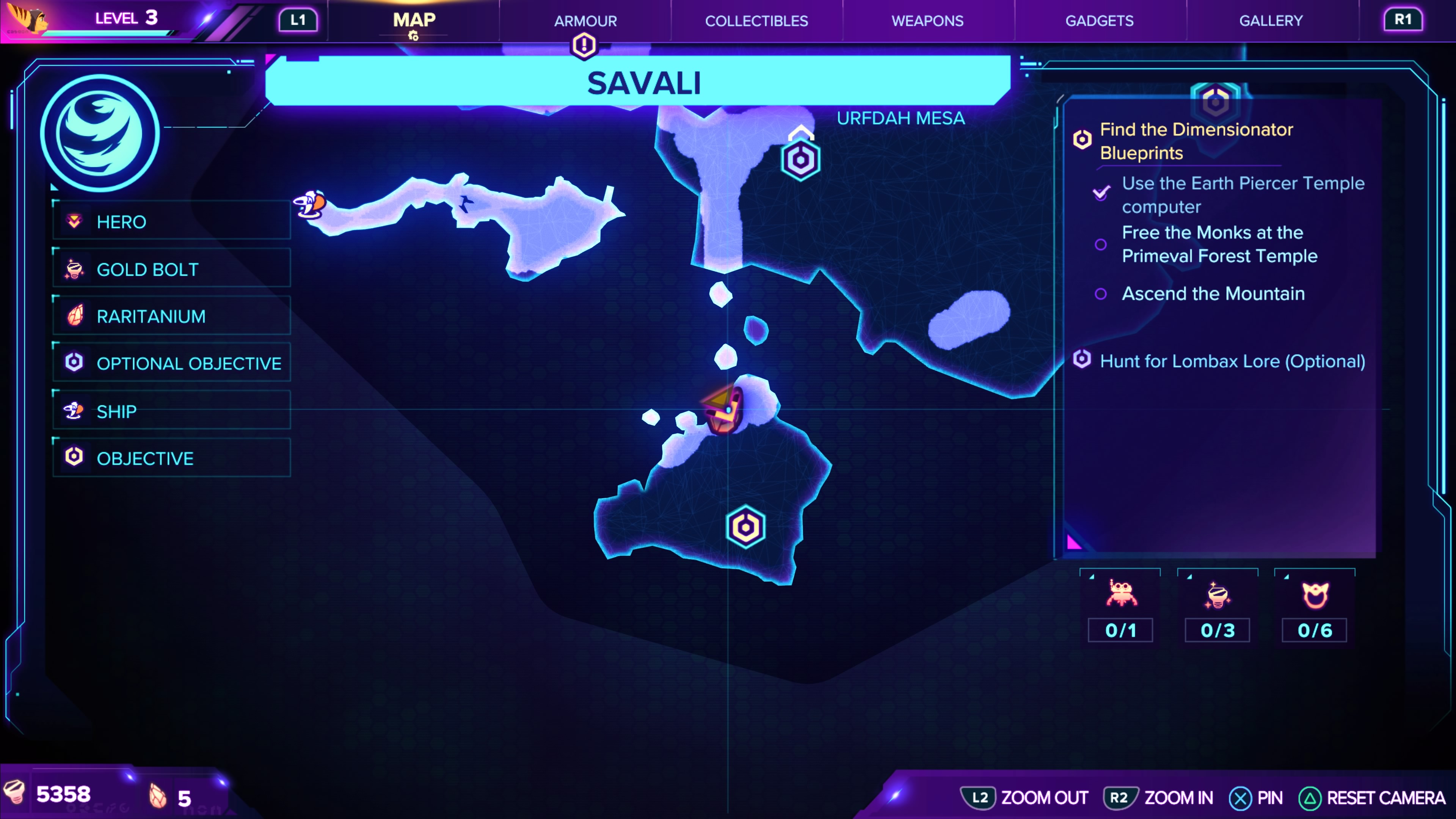This screenshot has width=1456, height=819.
Task: Click the gold objective marker on southern island
Action: (x=745, y=527)
